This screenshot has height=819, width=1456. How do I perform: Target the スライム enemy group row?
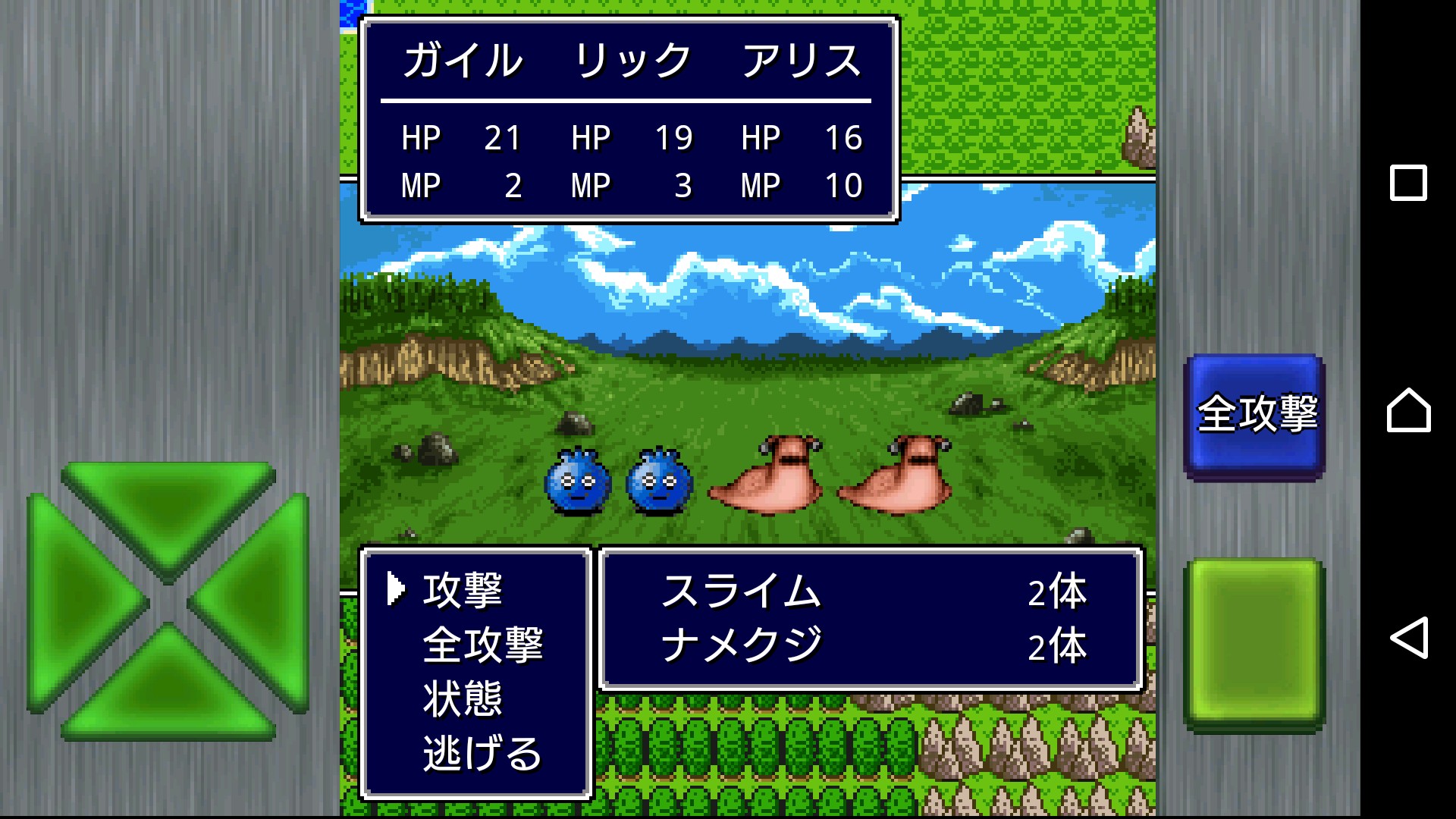[872, 591]
